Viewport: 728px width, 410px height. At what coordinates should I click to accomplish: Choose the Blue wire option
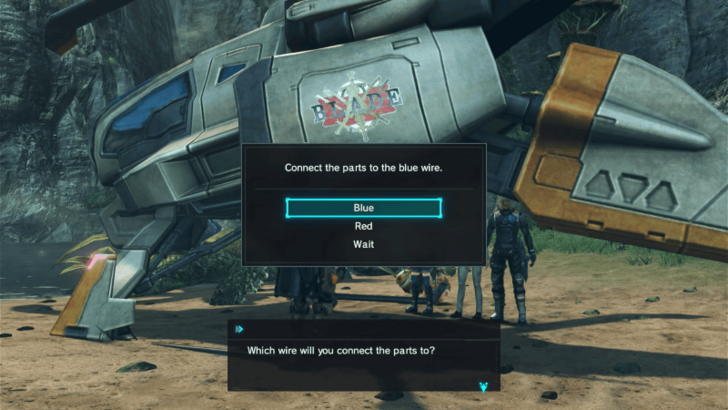pyautogui.click(x=363, y=208)
